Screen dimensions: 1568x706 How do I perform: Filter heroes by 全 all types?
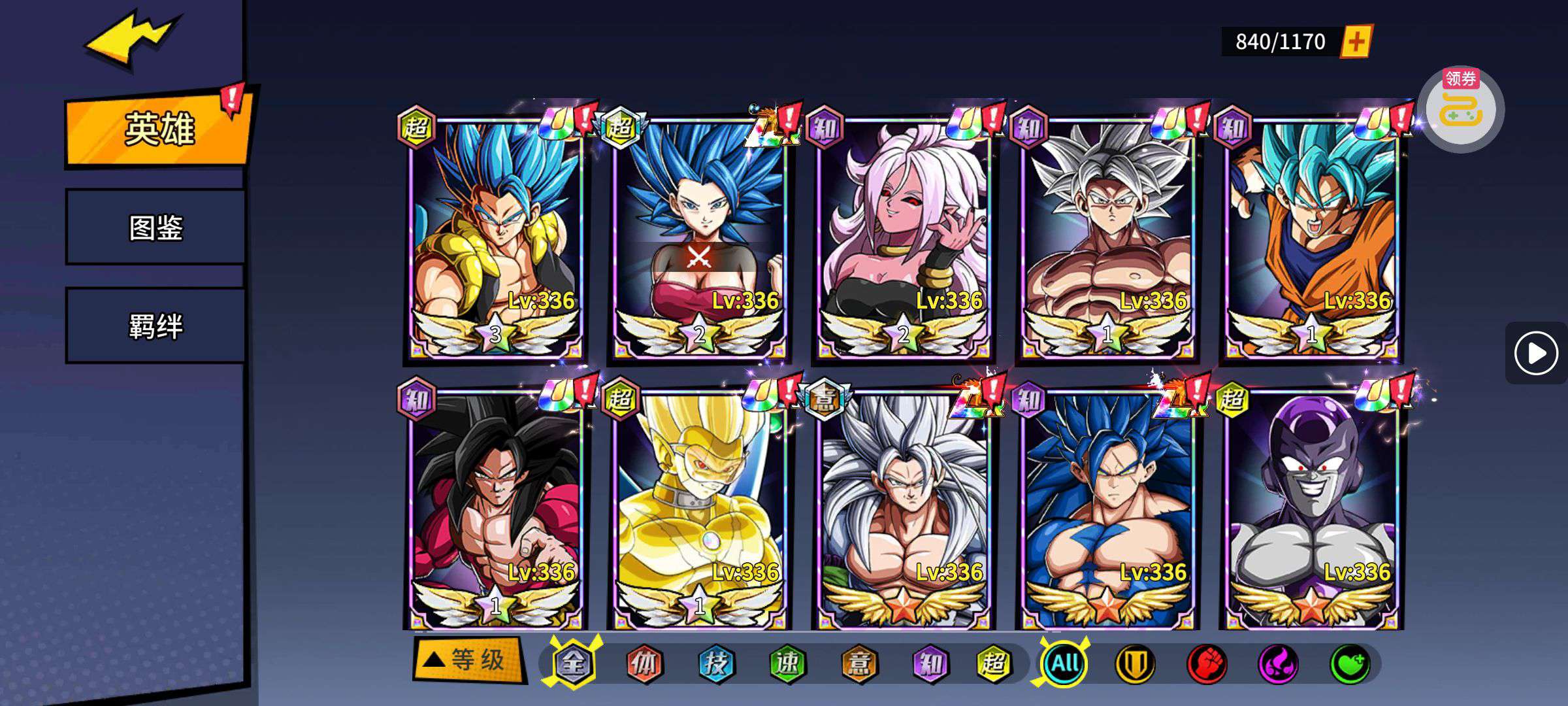[x=573, y=664]
